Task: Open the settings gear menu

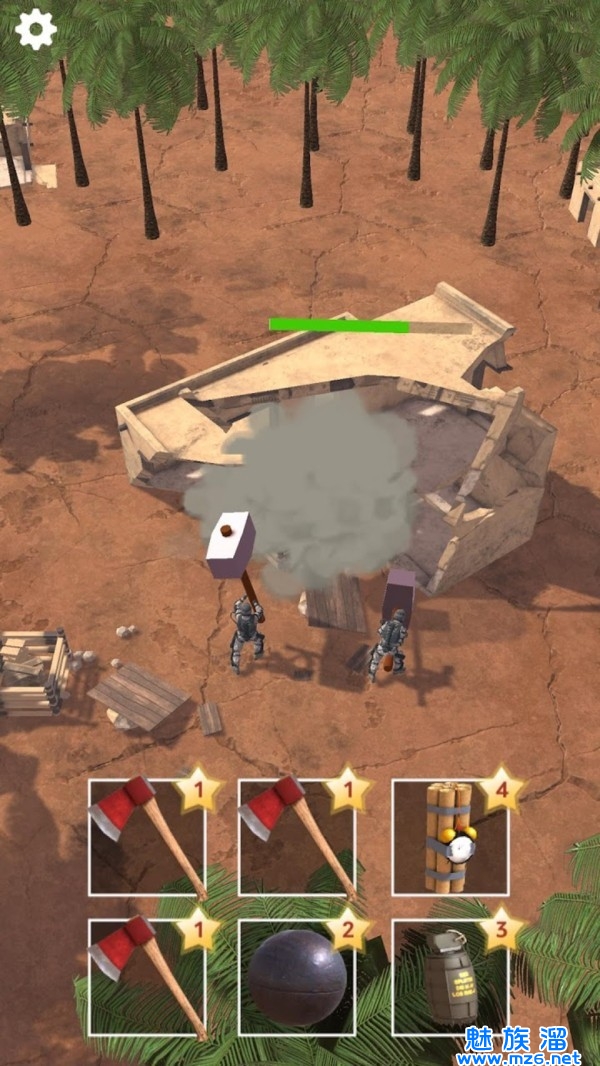Action: pos(36,30)
